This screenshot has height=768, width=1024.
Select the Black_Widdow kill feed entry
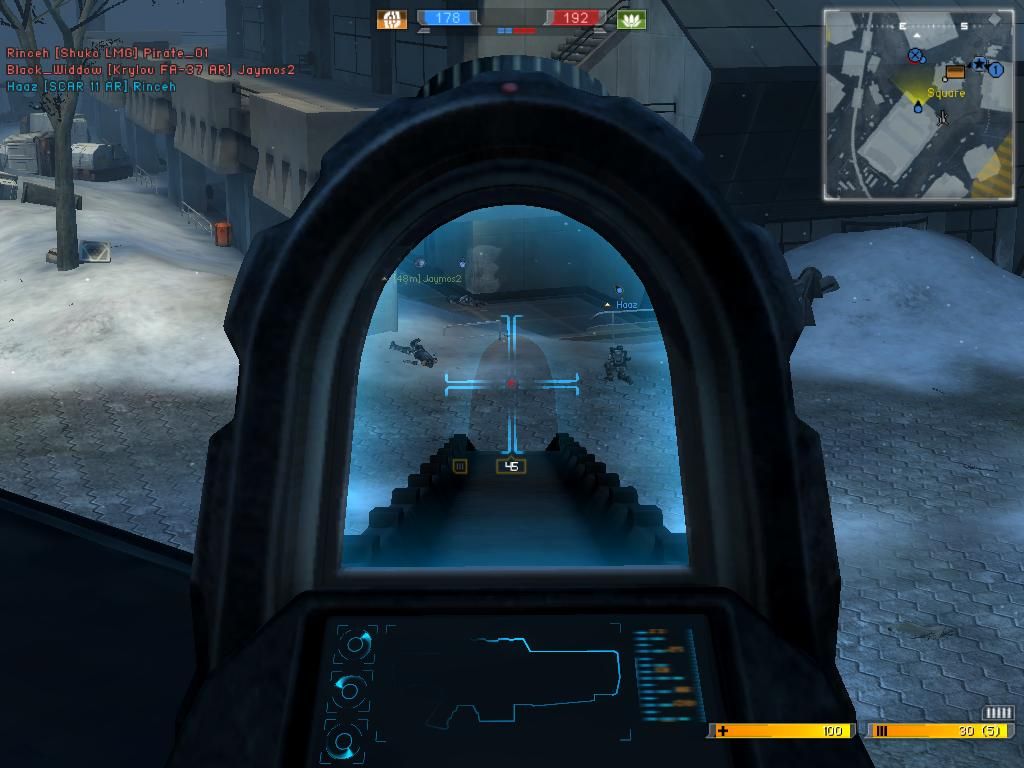click(x=150, y=70)
